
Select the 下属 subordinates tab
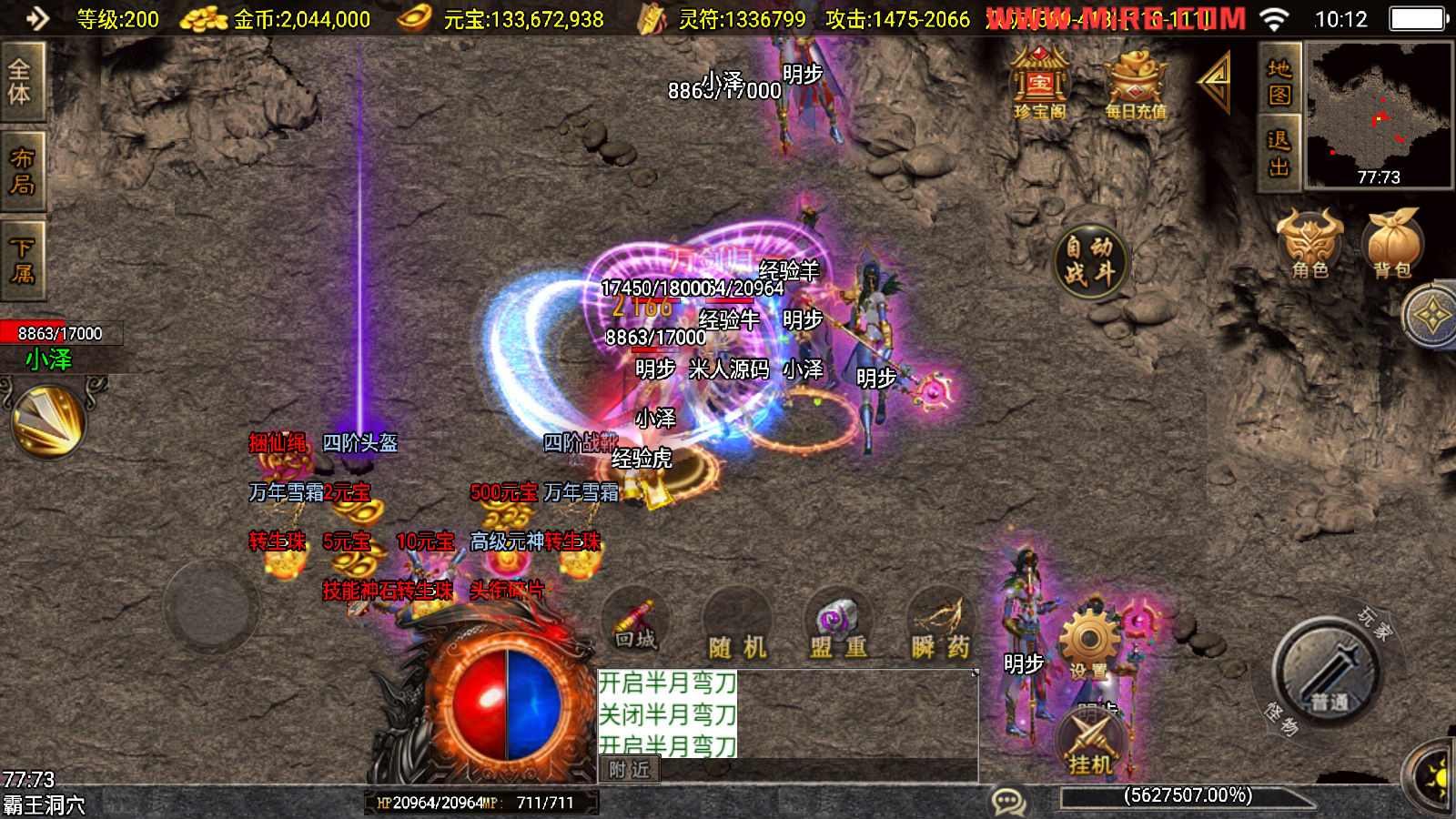coord(21,261)
